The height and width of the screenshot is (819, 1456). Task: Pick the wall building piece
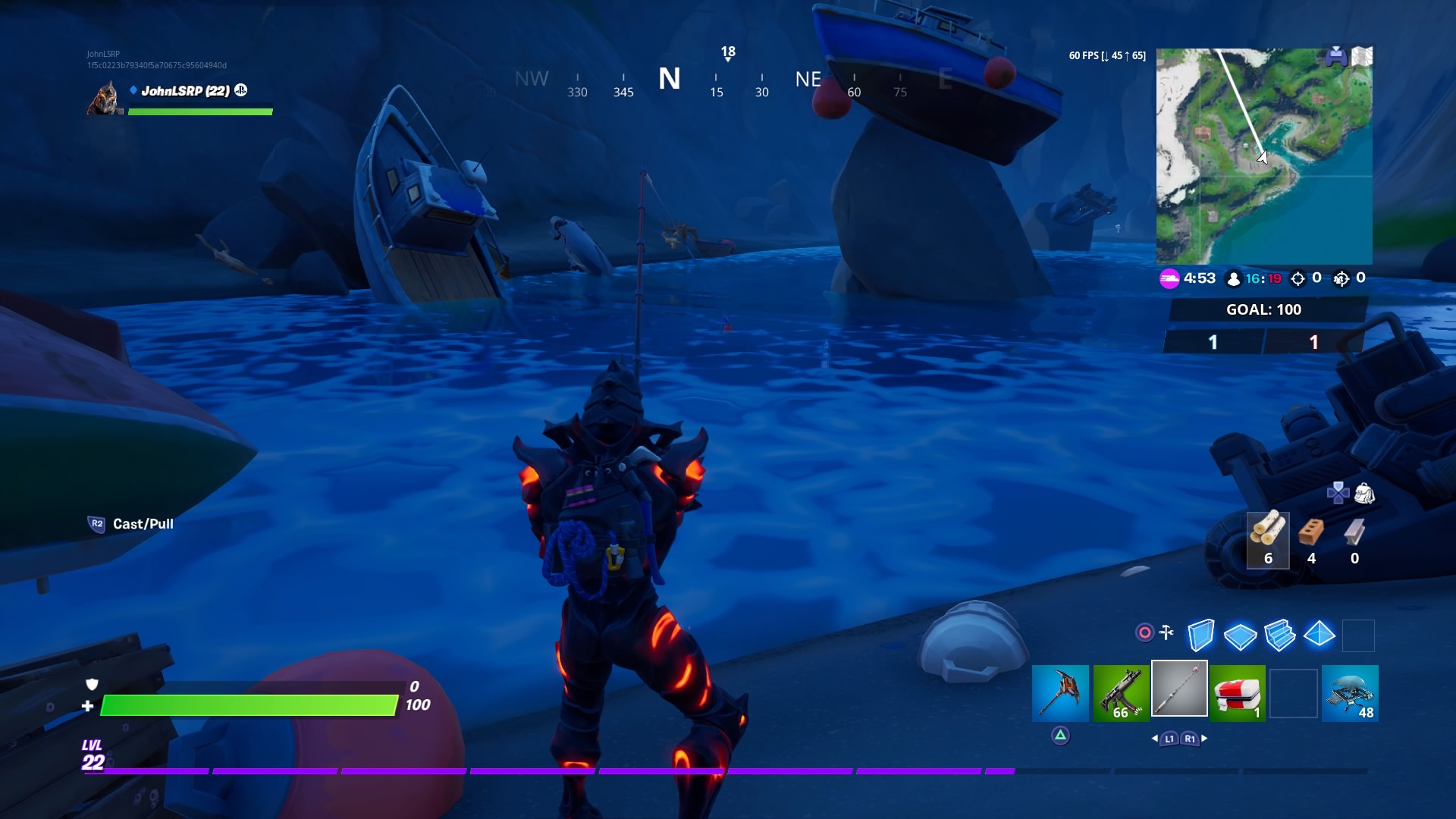pyautogui.click(x=1200, y=635)
